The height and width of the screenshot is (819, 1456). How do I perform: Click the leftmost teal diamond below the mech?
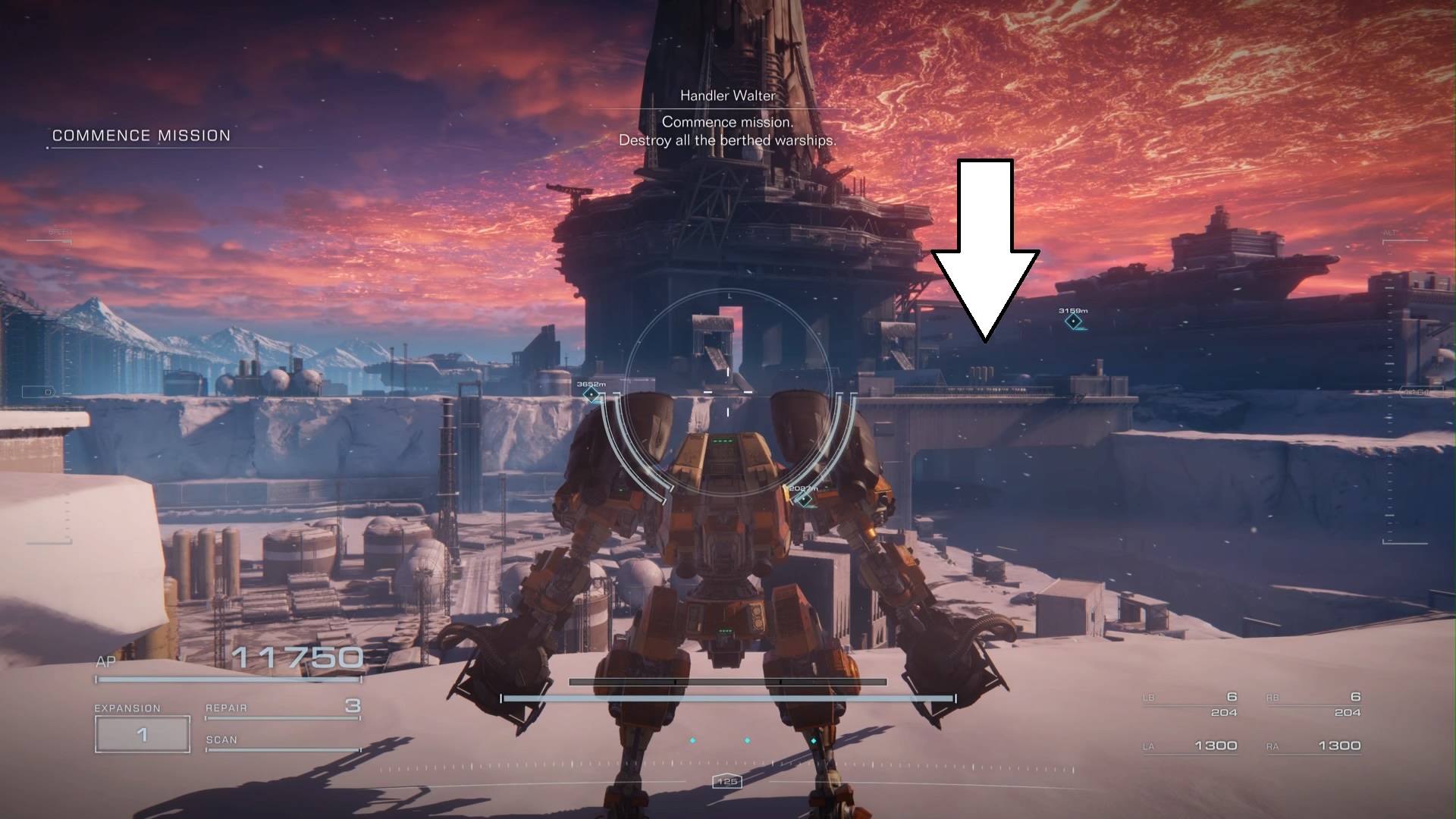[692, 741]
